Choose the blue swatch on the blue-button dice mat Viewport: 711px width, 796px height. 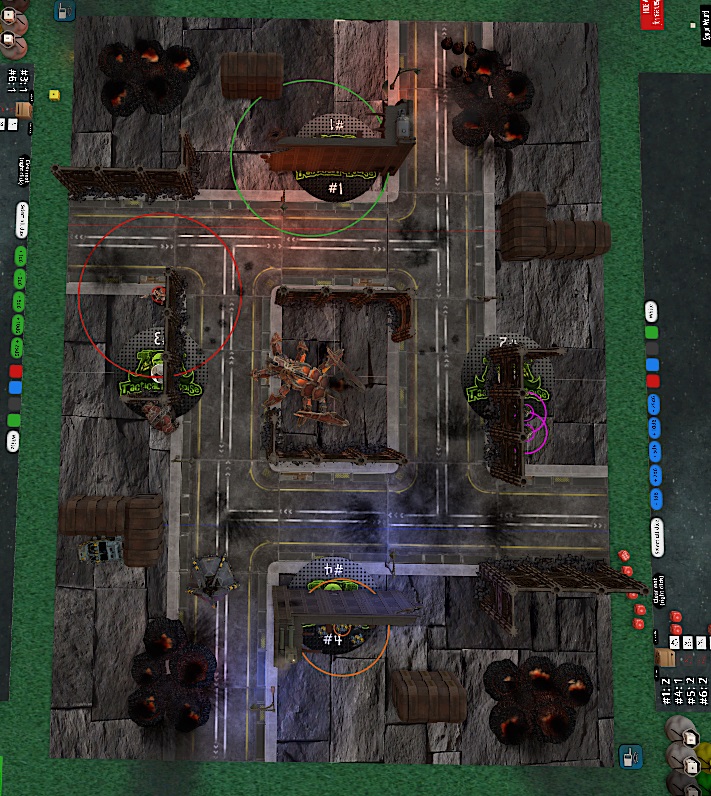(x=652, y=365)
